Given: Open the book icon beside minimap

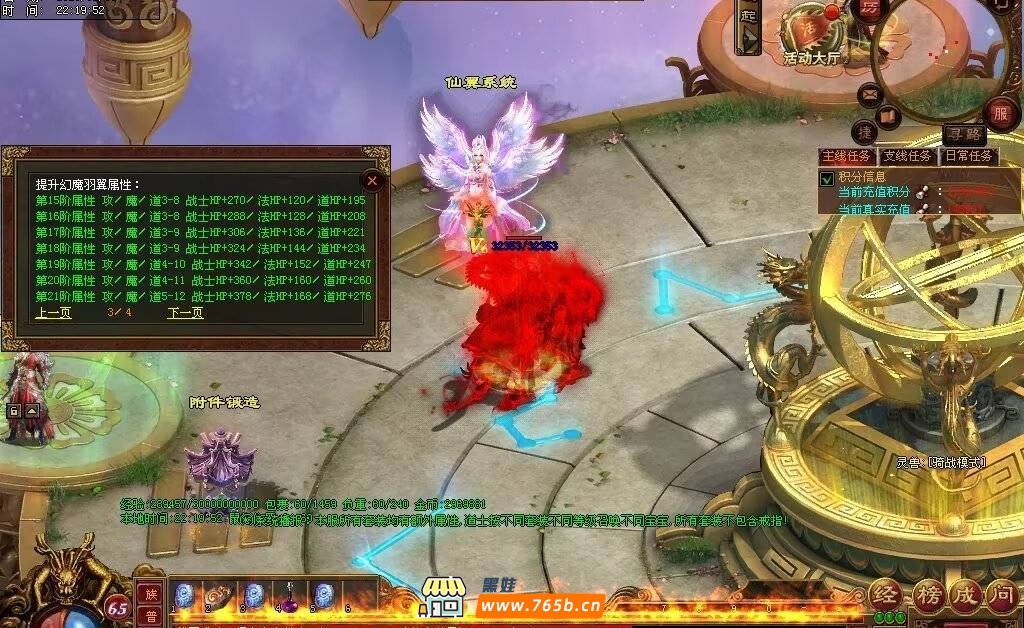Looking at the screenshot, I should click(x=889, y=117).
